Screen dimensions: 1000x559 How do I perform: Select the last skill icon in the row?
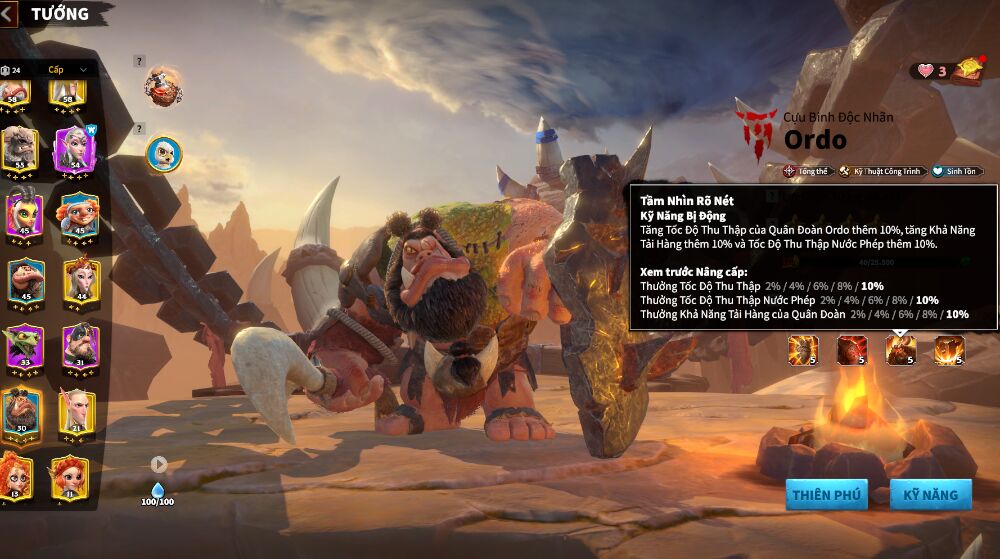[x=949, y=350]
